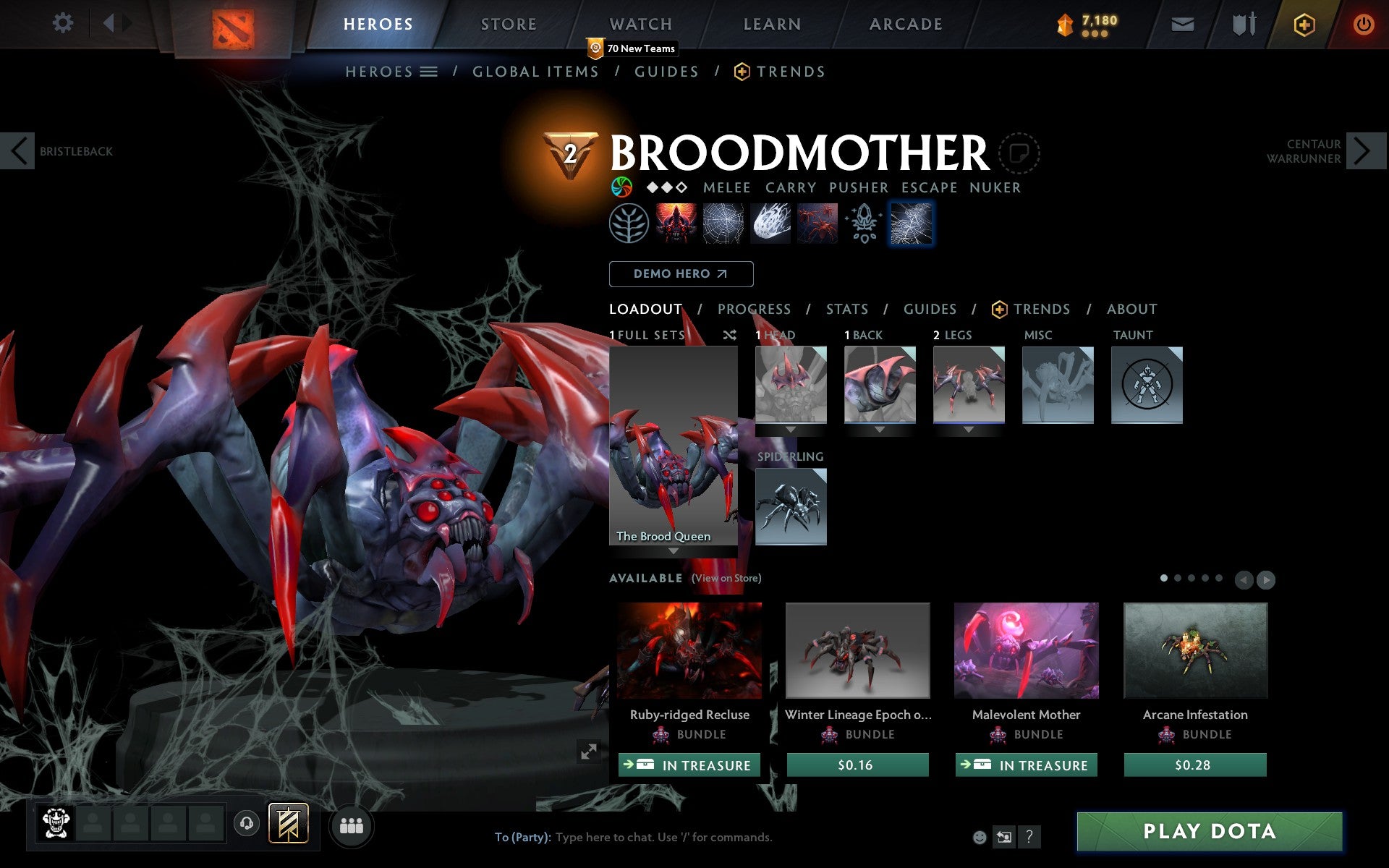Image resolution: width=1389 pixels, height=868 pixels.
Task: Click the Spin Web ability icon
Action: coord(723,223)
